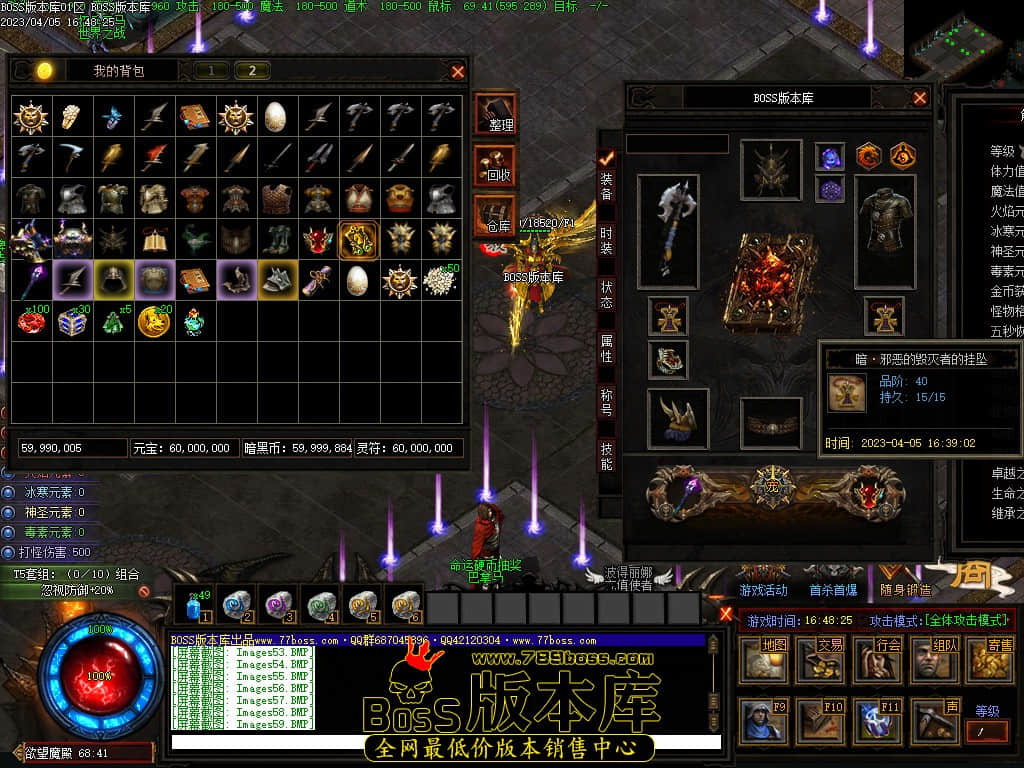This screenshot has height=768, width=1024.
Task: Close the 我的背包 backpack window
Action: 458,71
